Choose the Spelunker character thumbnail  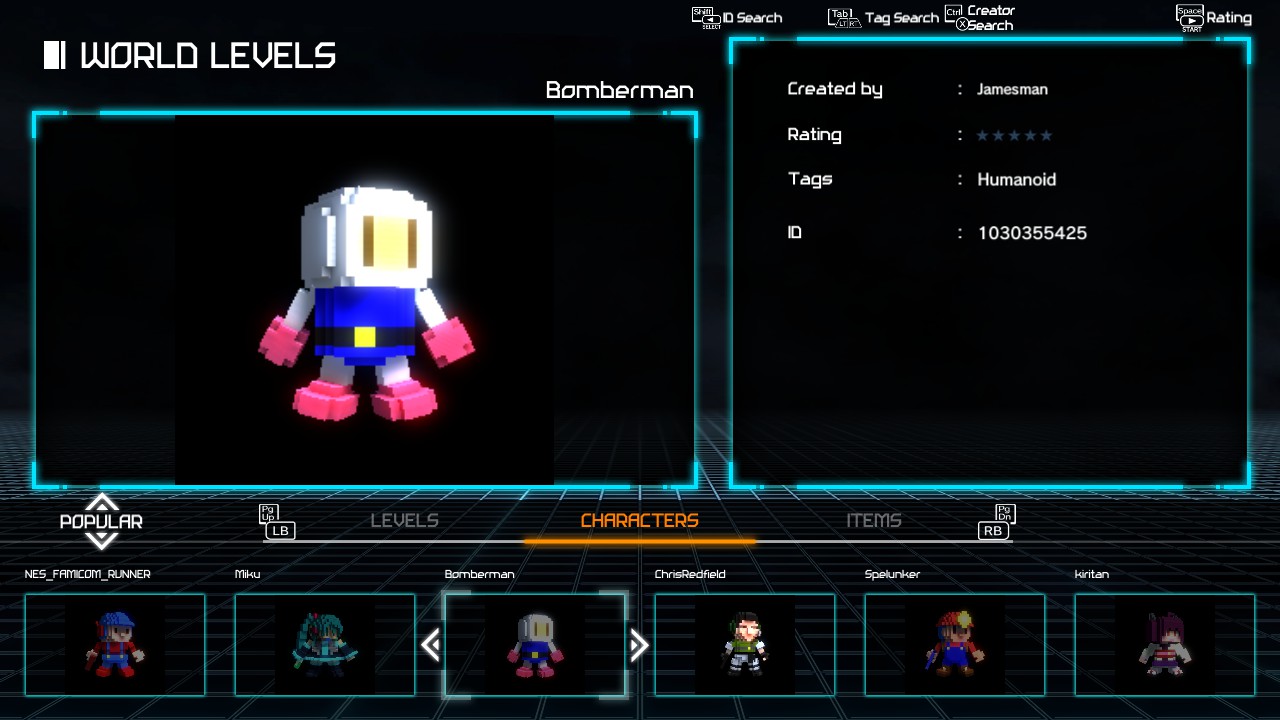(x=955, y=645)
